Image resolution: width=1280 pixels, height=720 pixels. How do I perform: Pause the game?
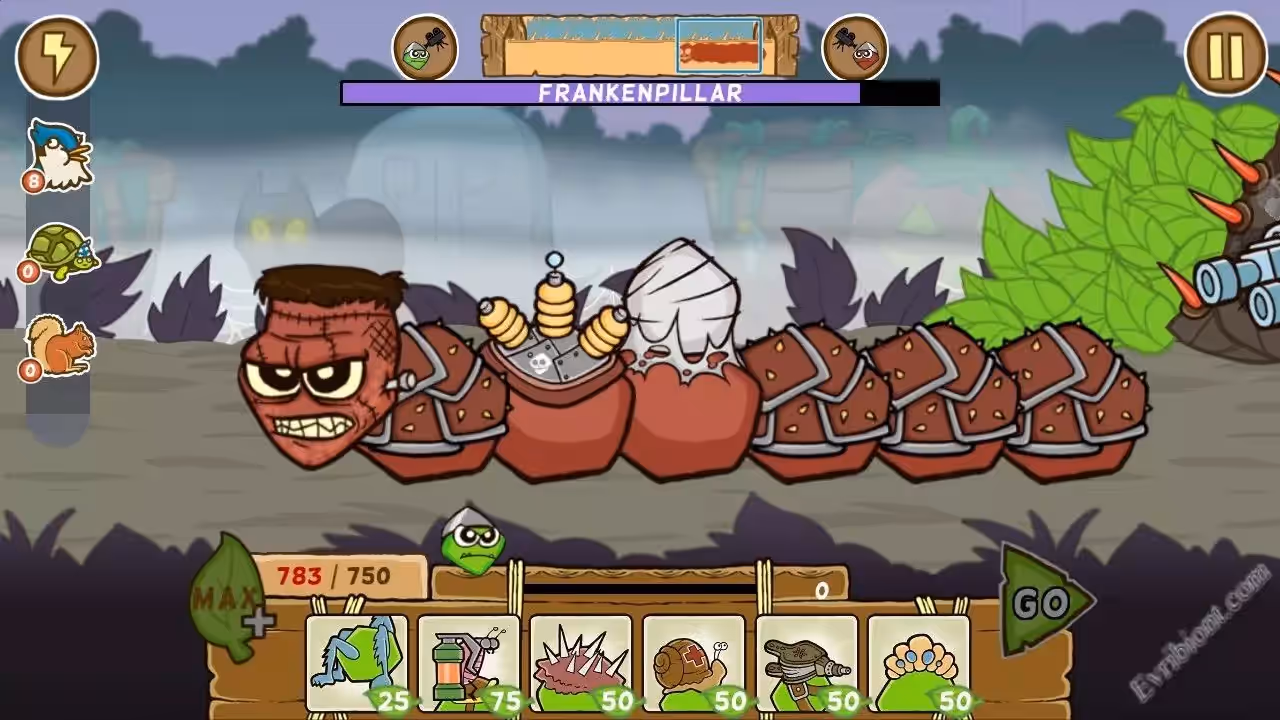coord(1225,54)
